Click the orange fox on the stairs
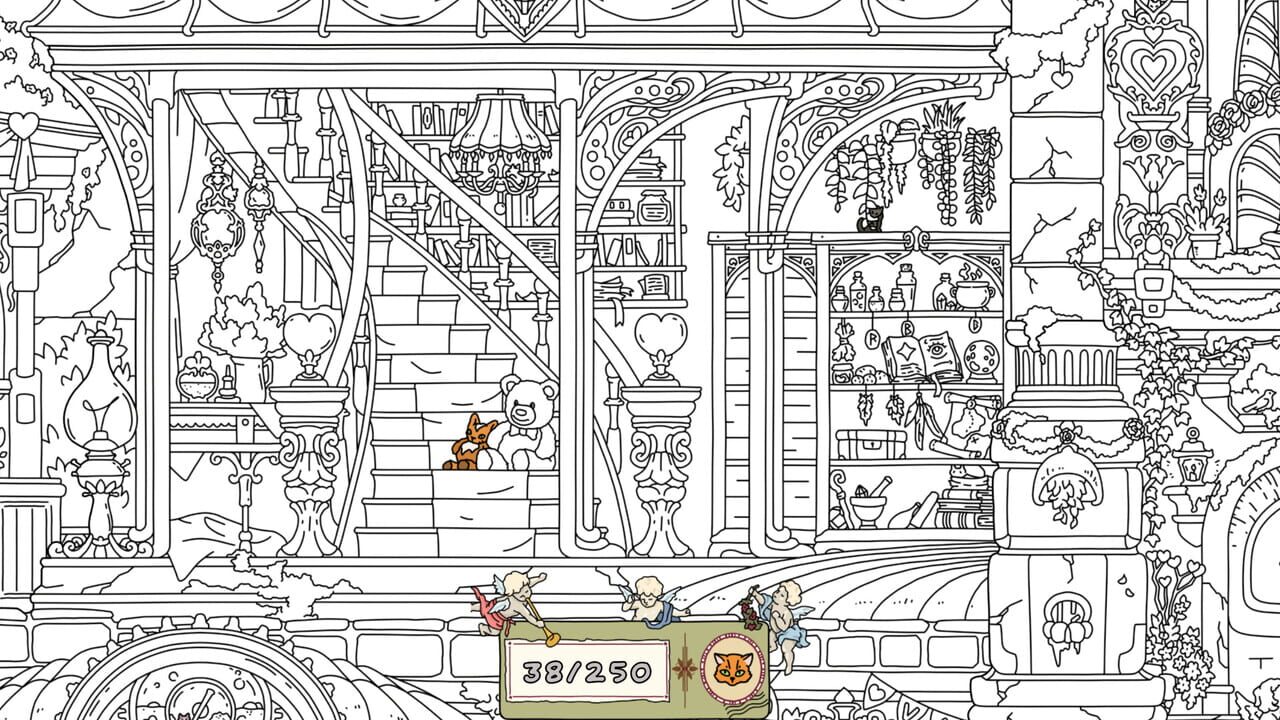Screen dimensions: 1280x720 click(470, 442)
